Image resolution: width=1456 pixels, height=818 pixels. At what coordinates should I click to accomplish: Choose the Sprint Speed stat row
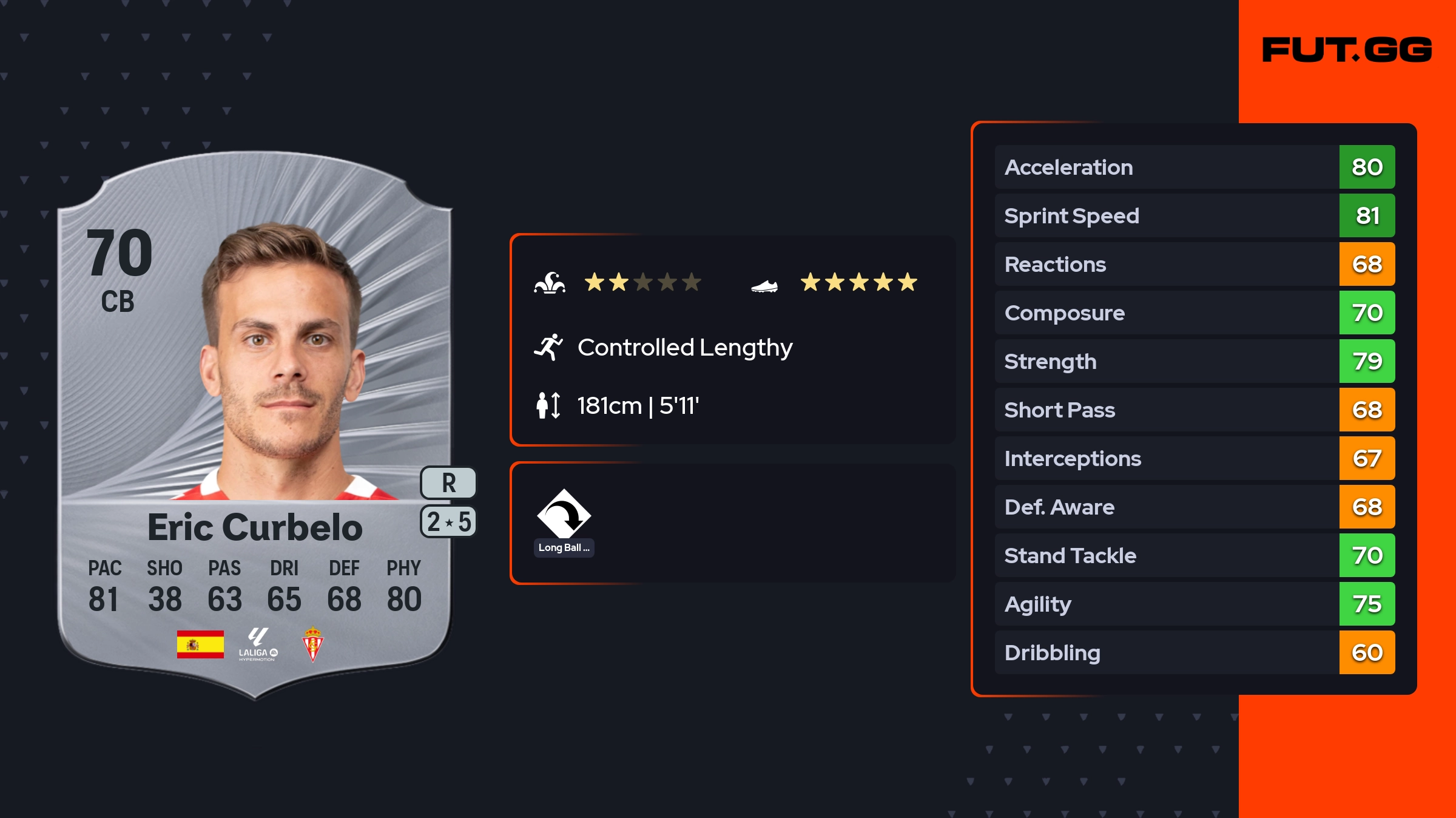pos(1195,215)
